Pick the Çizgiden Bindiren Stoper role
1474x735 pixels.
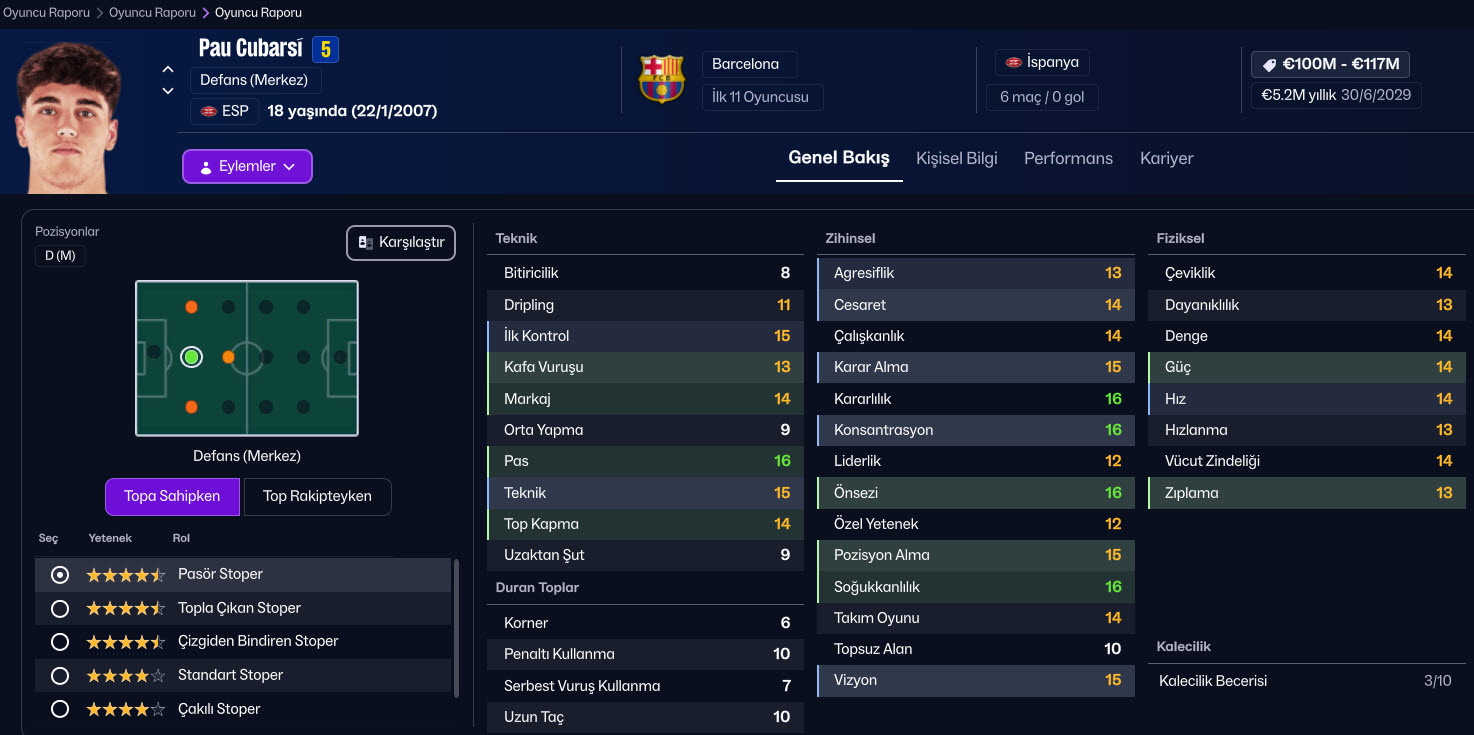click(60, 641)
